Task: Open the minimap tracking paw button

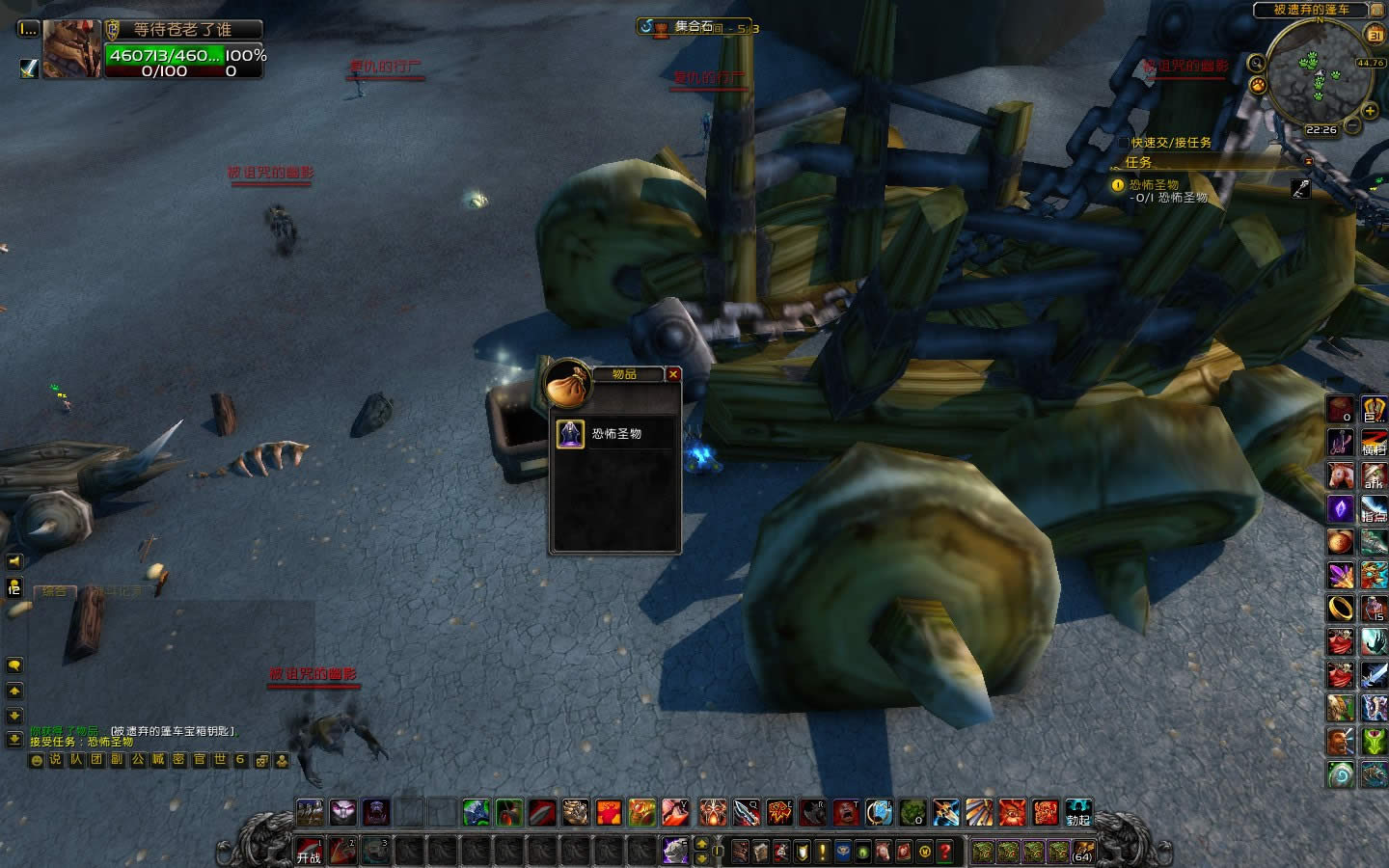Action: point(1258,85)
